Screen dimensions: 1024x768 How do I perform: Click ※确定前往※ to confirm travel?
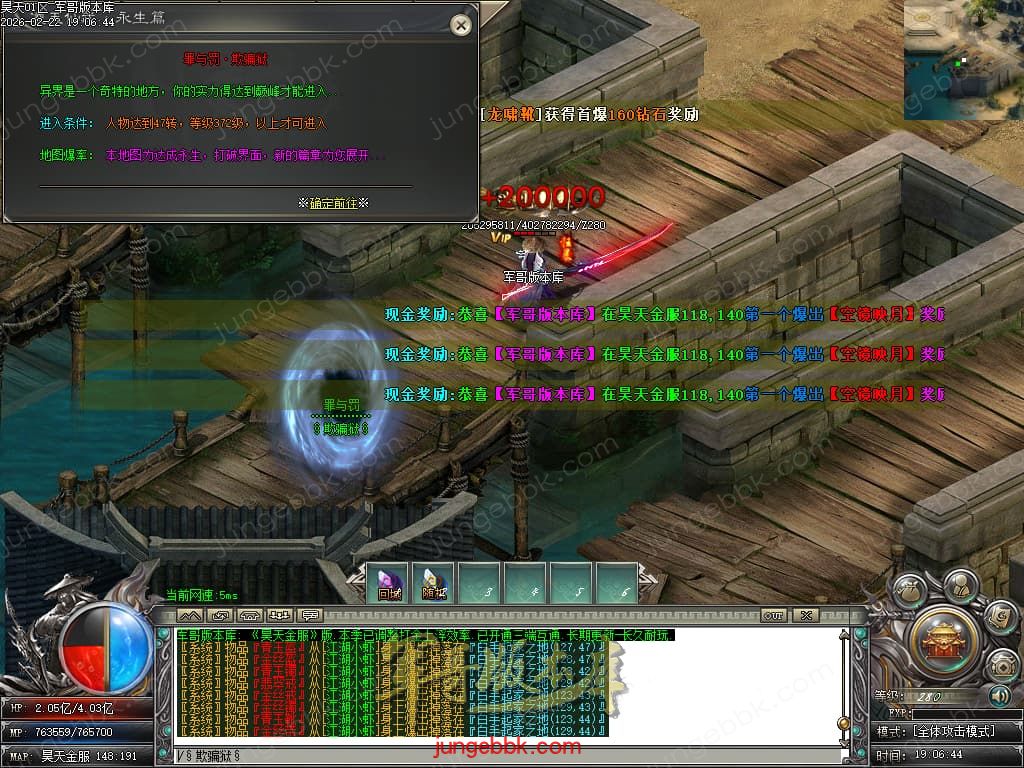333,203
